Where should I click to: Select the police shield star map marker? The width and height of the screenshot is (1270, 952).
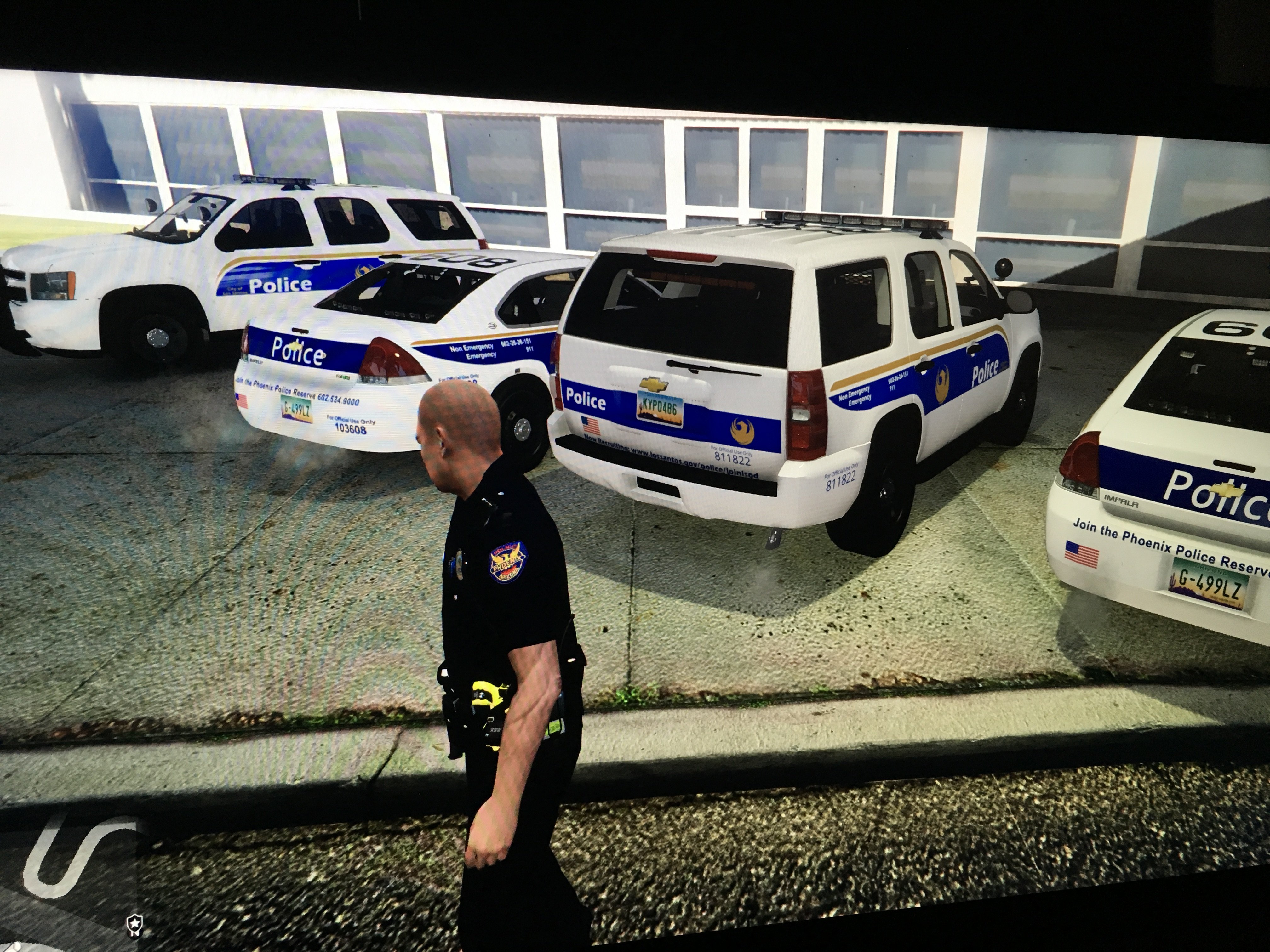[x=134, y=923]
